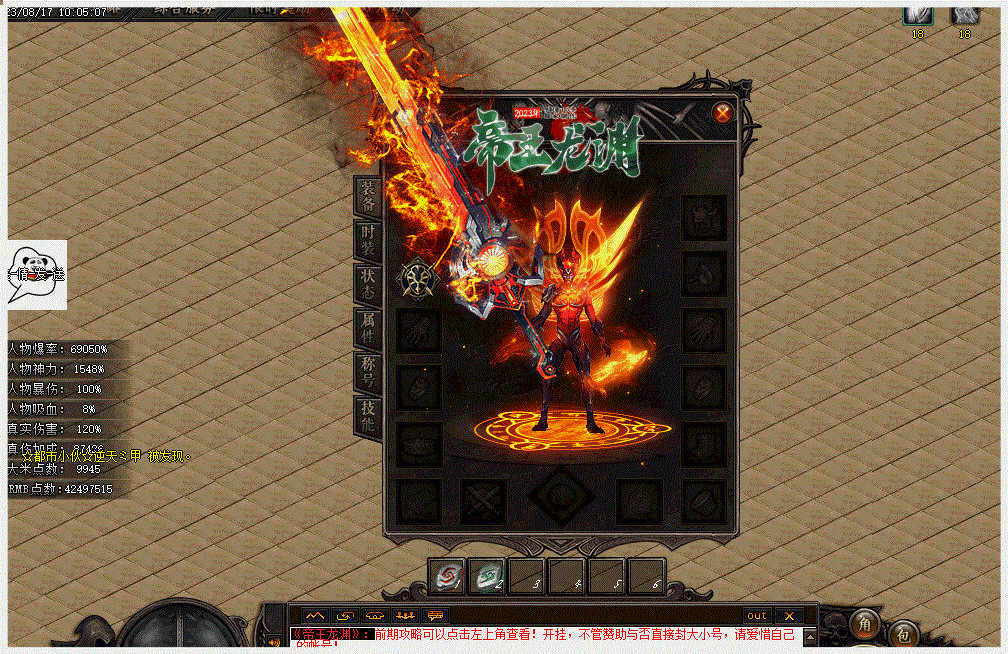
Task: Toggle the sound speaker icon
Action: (x=274, y=641)
